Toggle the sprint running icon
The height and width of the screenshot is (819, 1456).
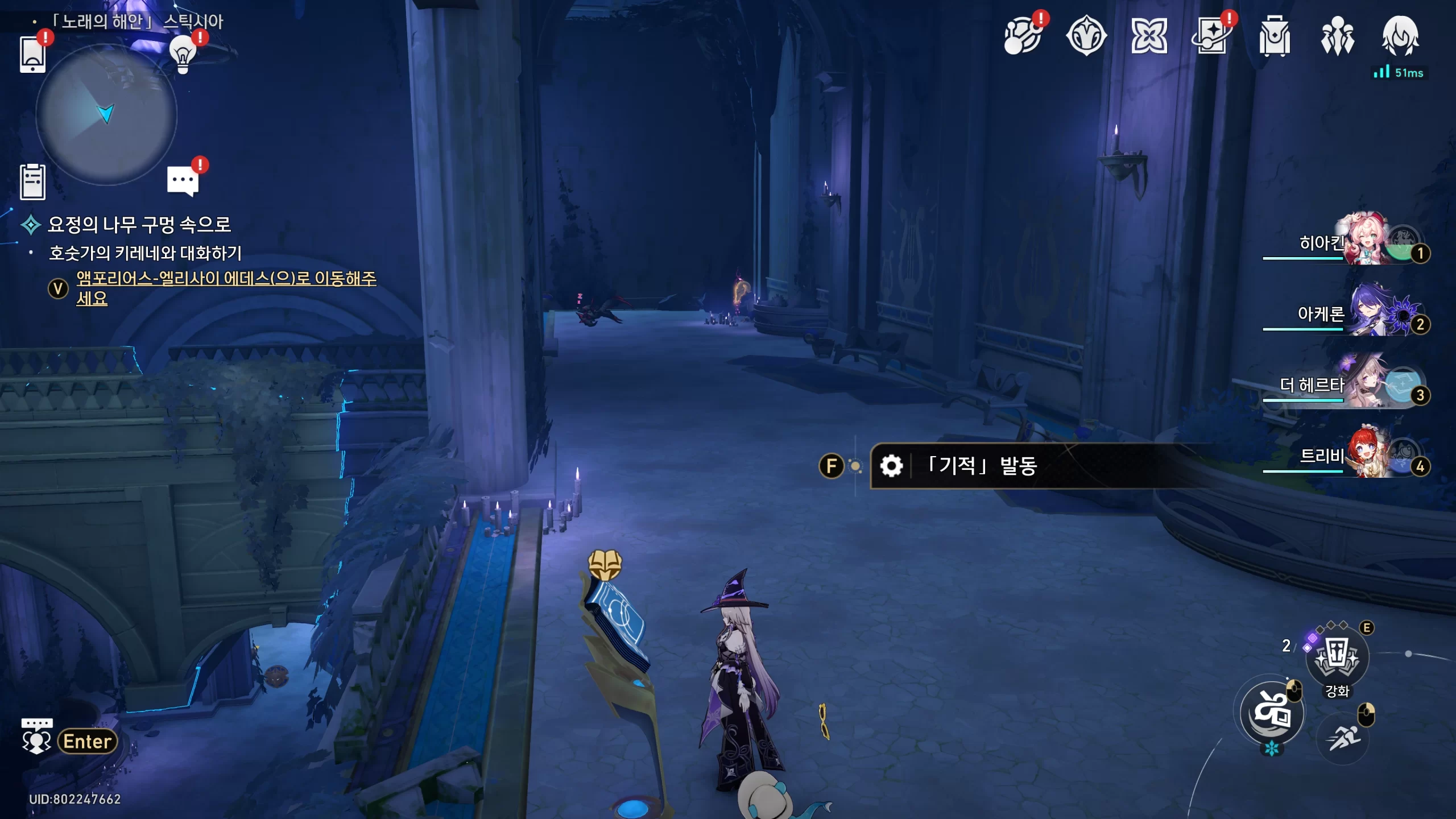1343,738
